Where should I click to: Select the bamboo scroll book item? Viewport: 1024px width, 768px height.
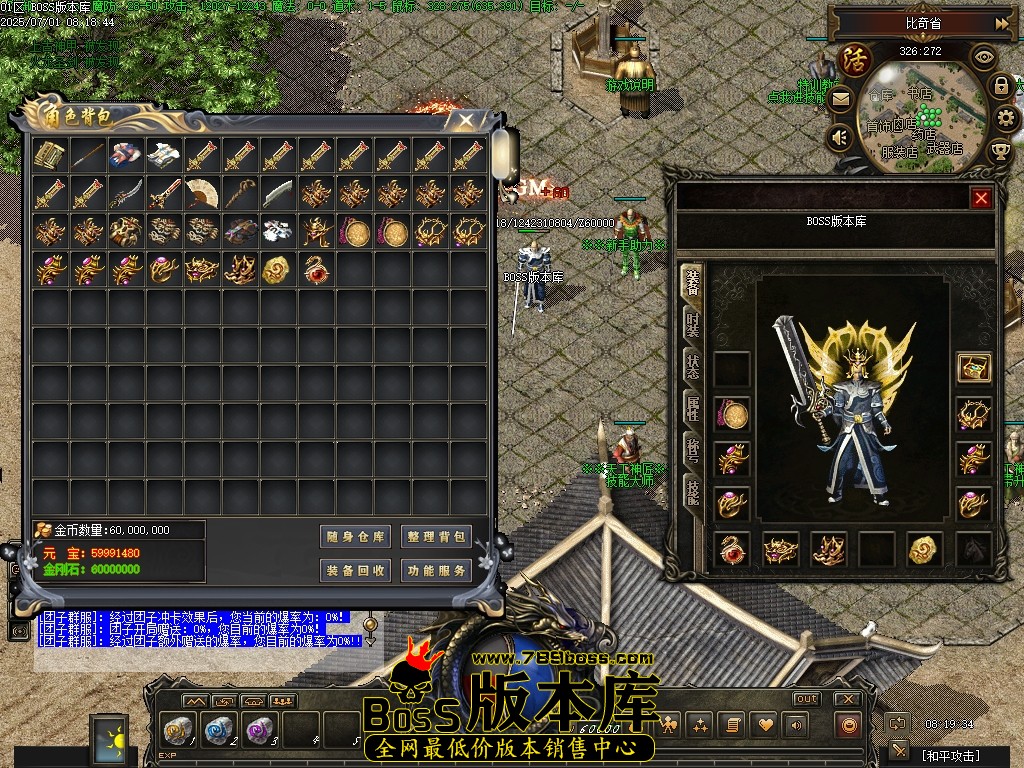pos(50,155)
